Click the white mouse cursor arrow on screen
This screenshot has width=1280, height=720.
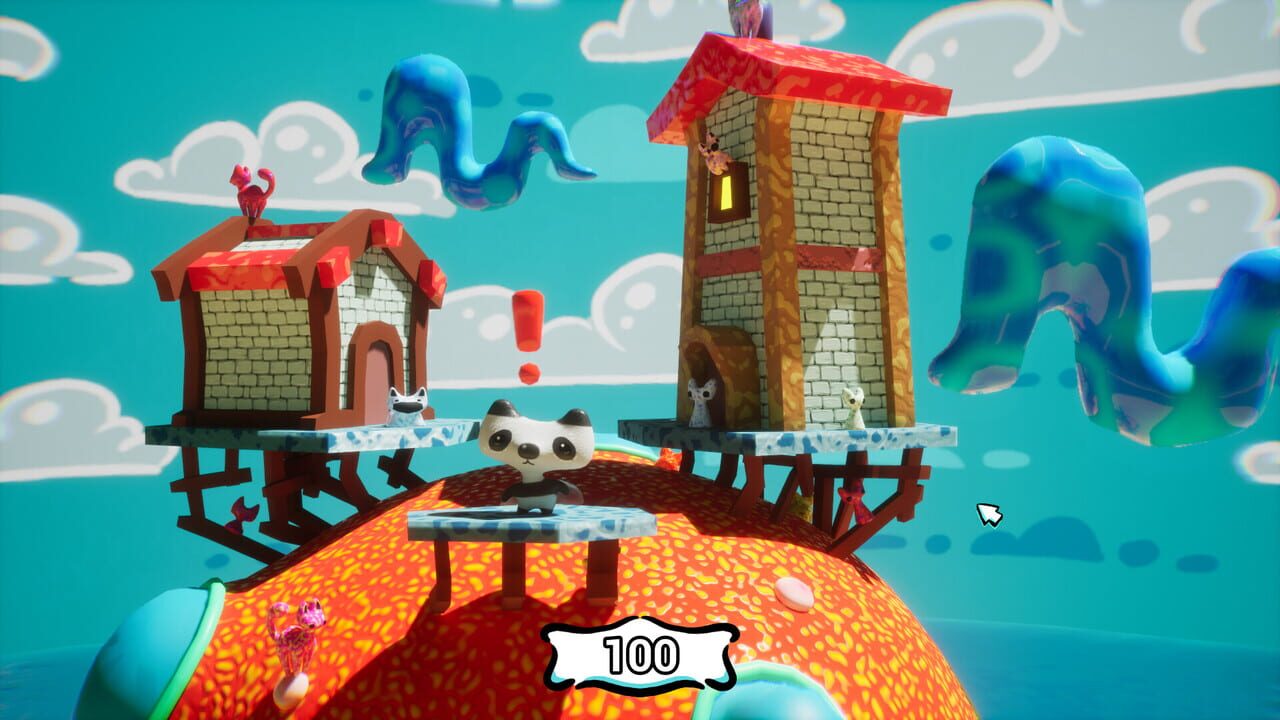[988, 516]
